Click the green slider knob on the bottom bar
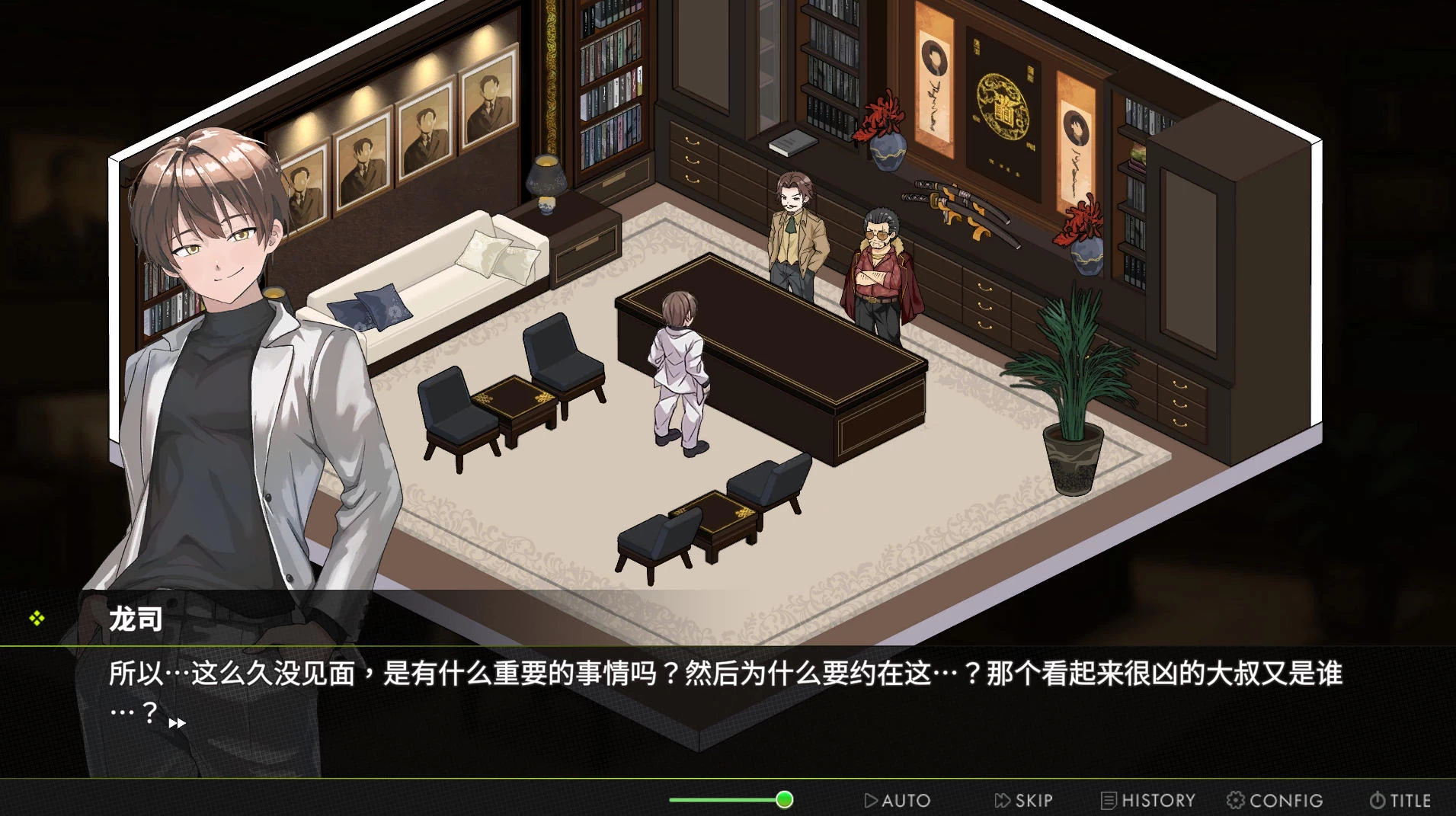This screenshot has width=1456, height=816. tap(783, 799)
